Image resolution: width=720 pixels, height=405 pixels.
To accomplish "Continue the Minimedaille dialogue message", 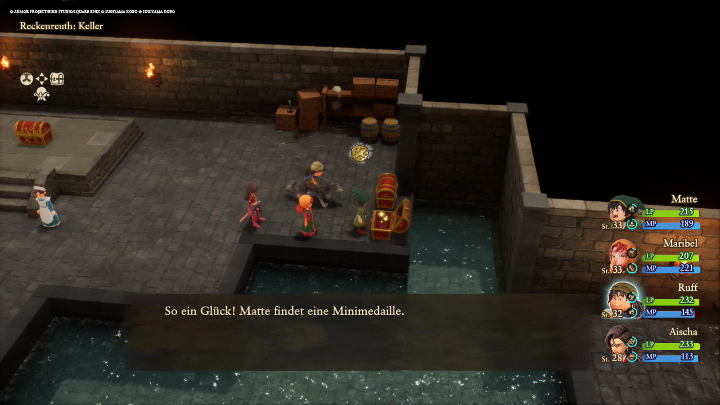I will [360, 311].
